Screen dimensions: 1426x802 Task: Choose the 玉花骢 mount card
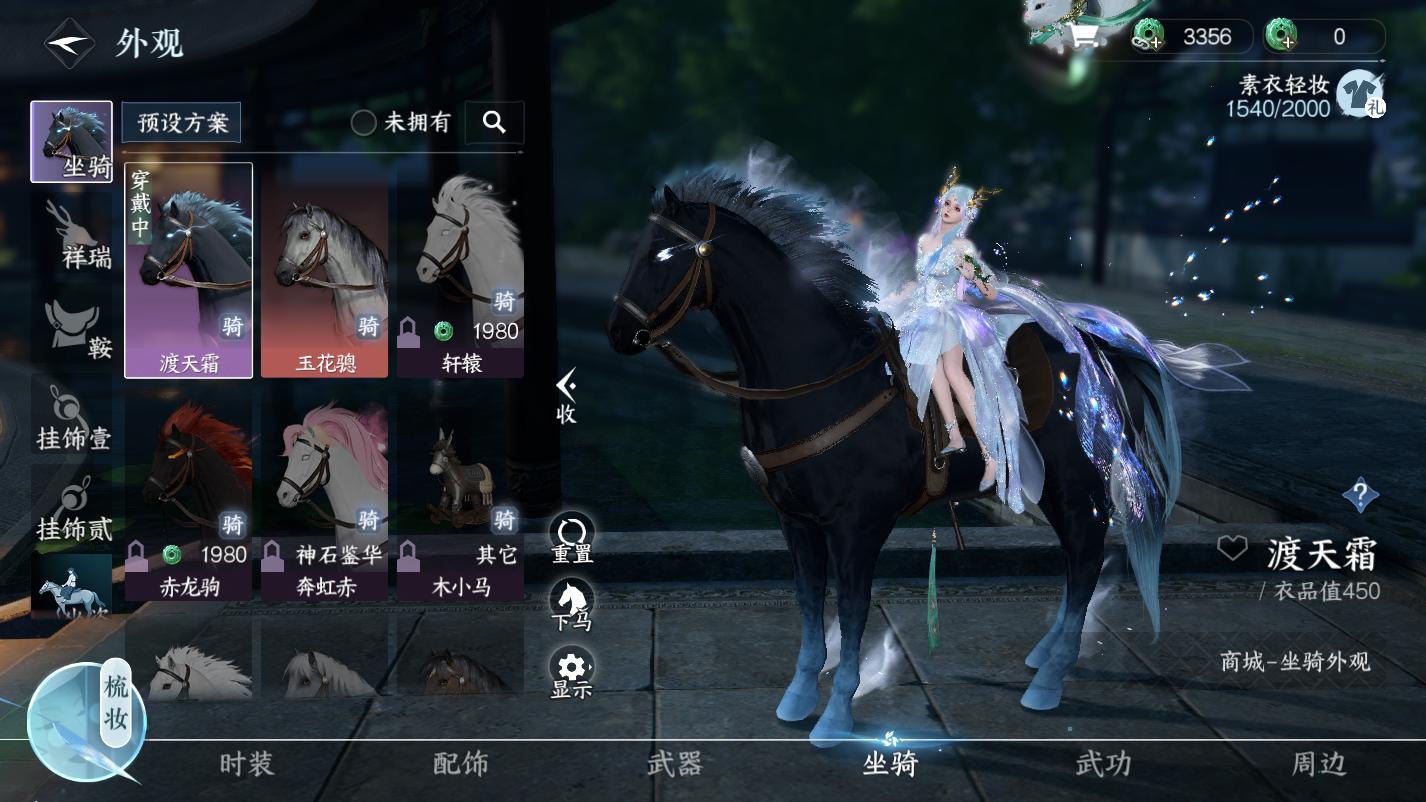click(324, 270)
